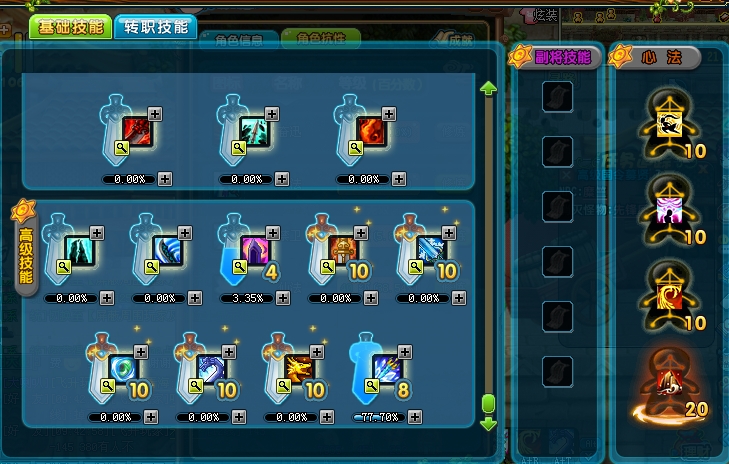Image resolution: width=729 pixels, height=464 pixels.
Task: Select the red blade skill icon
Action: [136, 131]
